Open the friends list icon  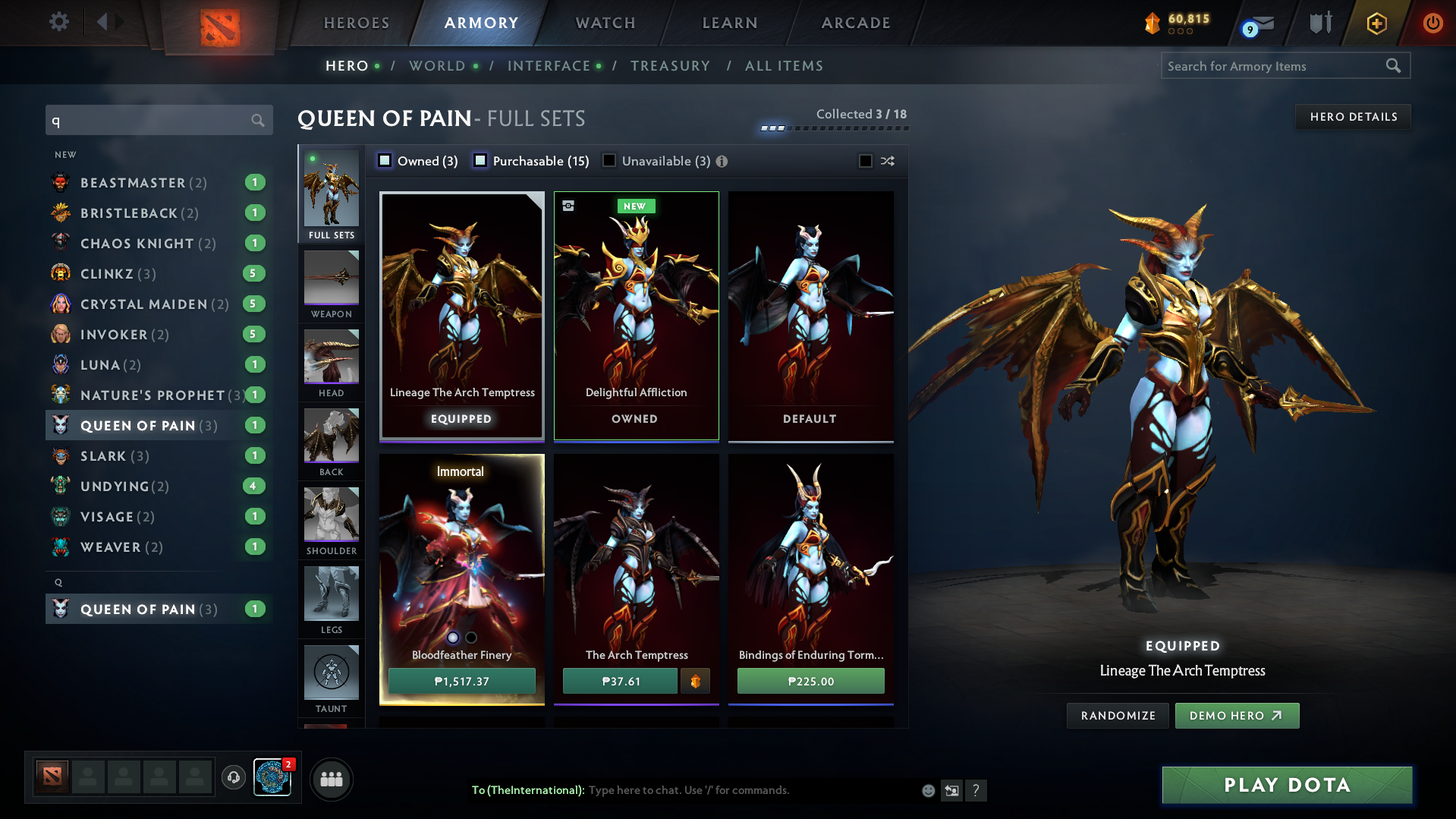(331, 779)
